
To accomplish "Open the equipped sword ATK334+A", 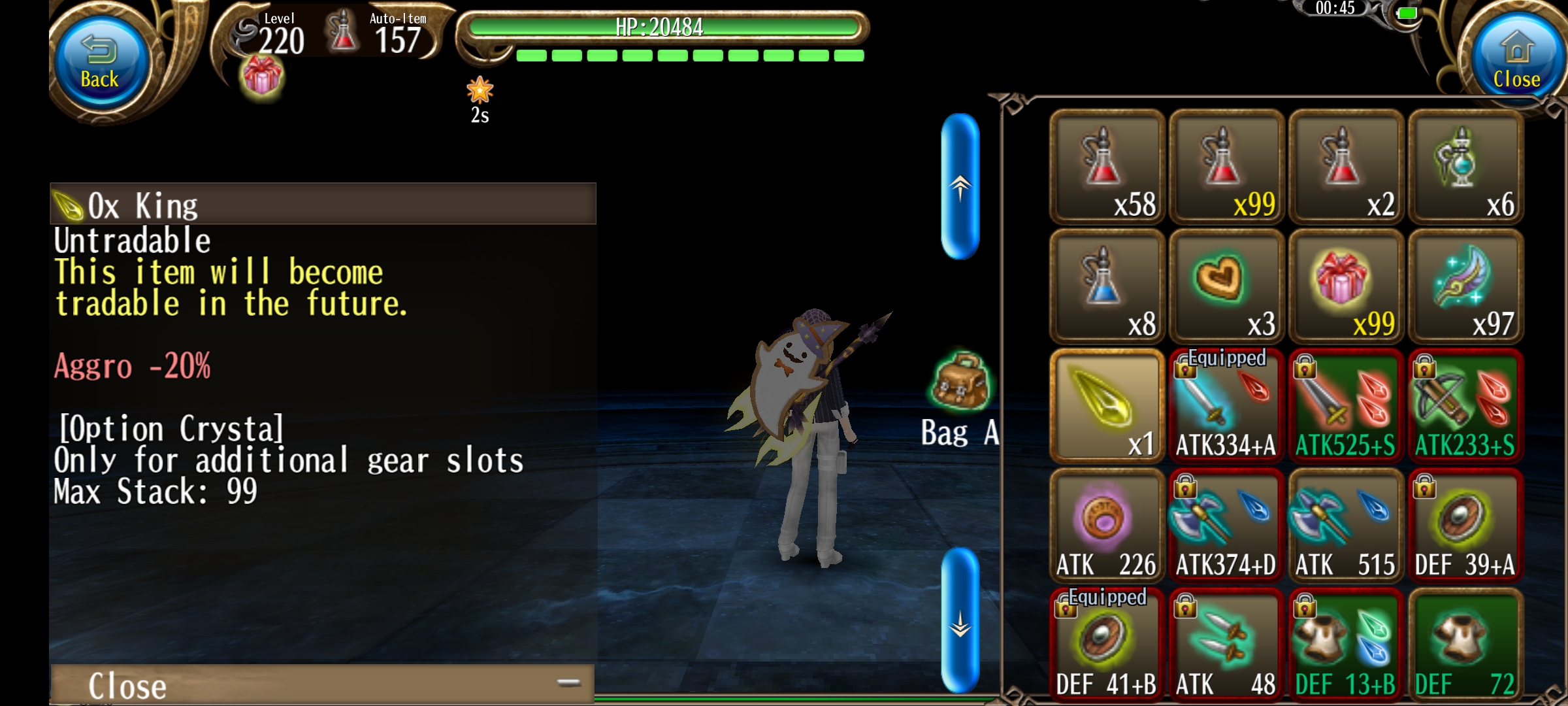I will (1226, 406).
